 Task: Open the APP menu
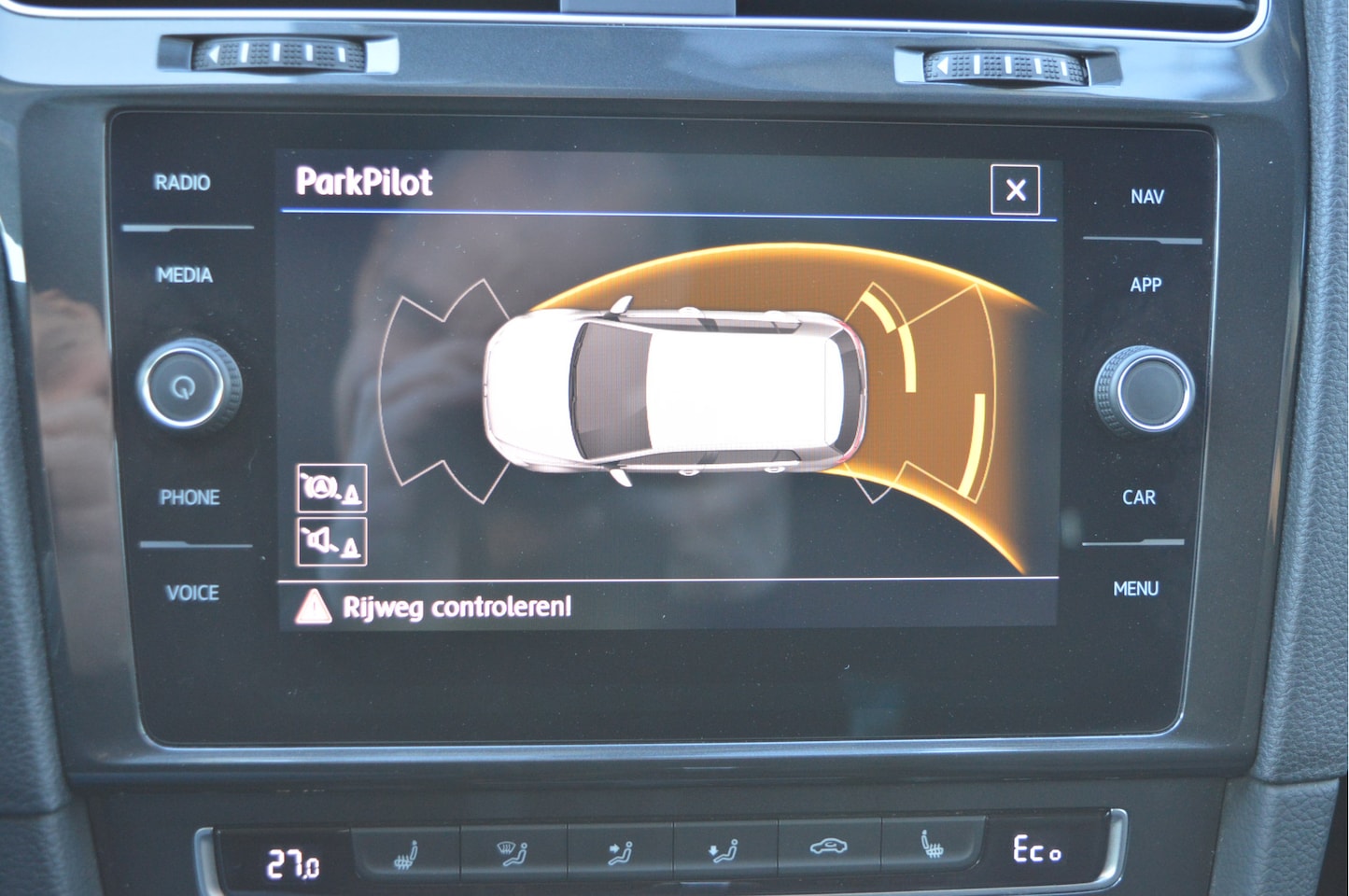(1145, 285)
